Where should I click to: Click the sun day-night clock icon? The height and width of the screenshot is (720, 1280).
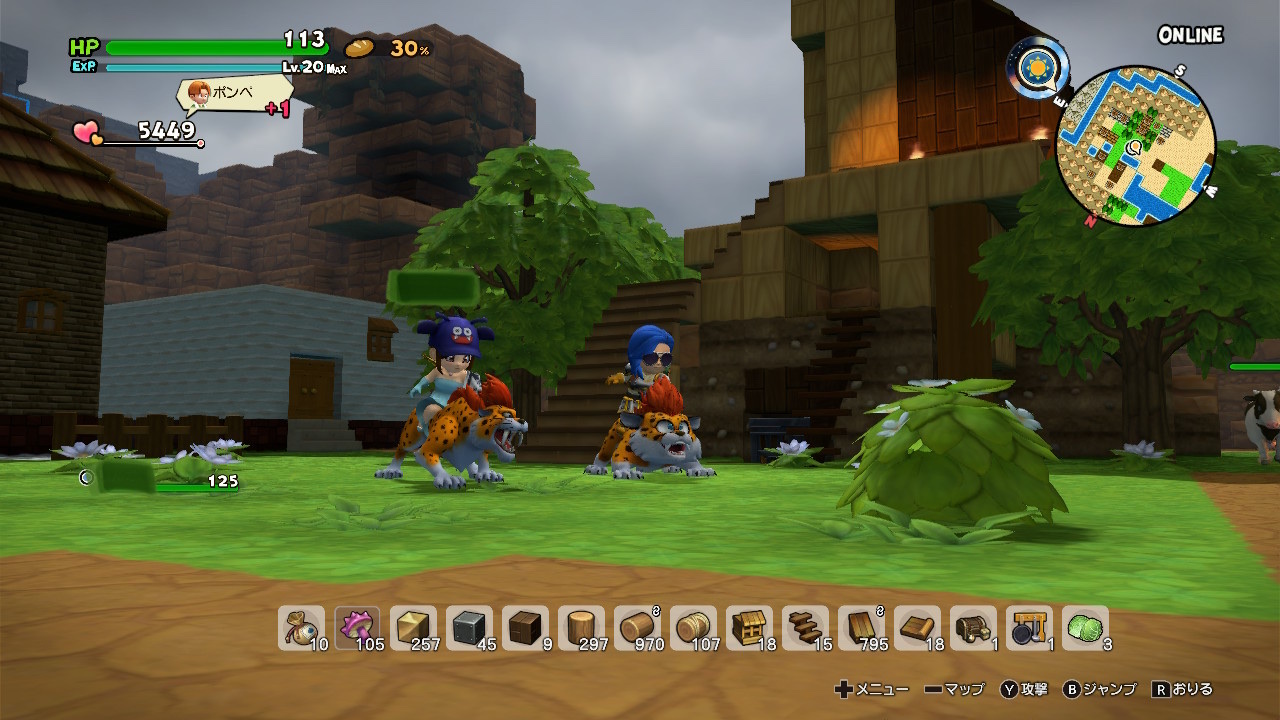coord(1037,66)
